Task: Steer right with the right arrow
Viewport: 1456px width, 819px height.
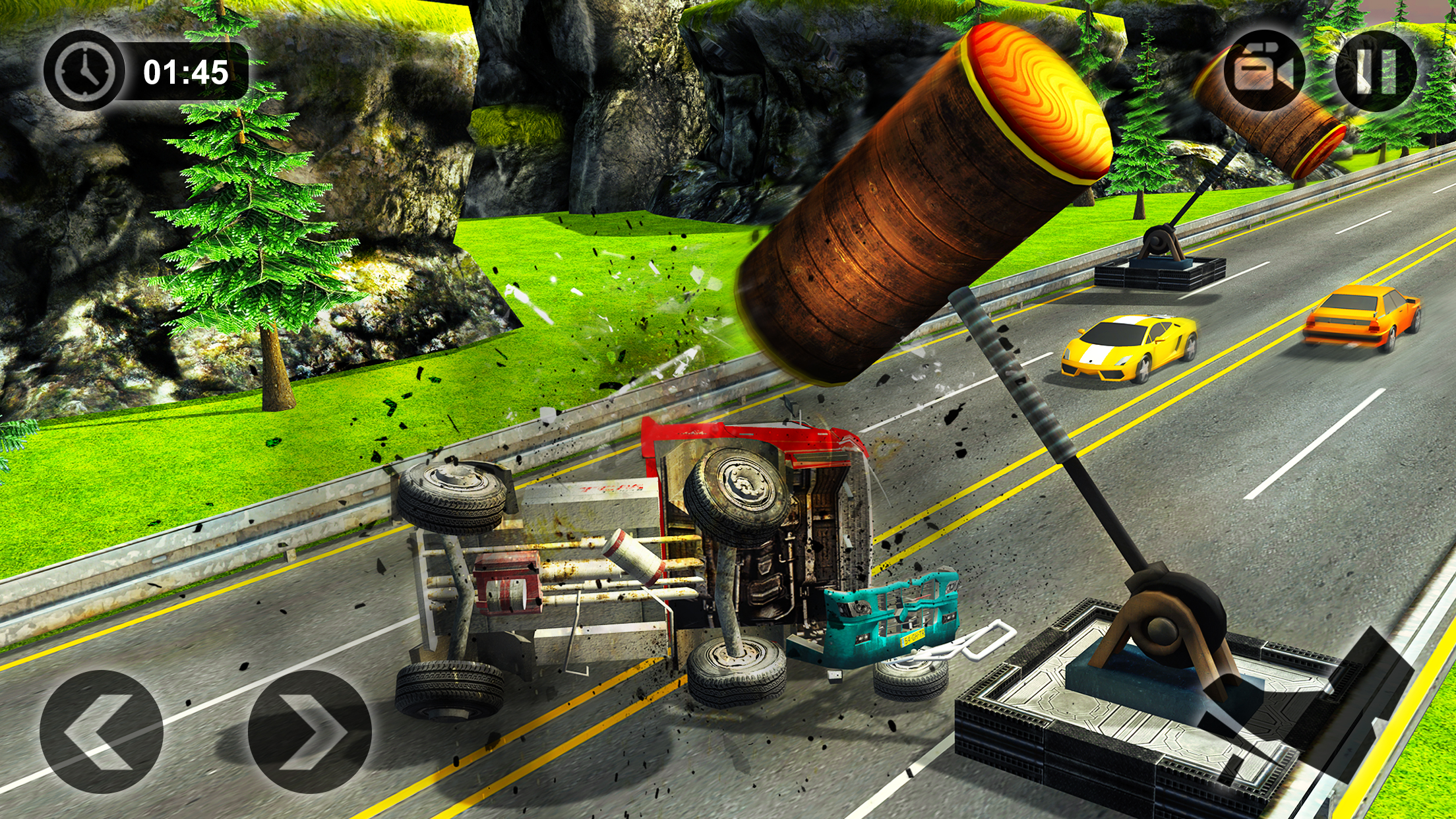Action: coord(309,731)
